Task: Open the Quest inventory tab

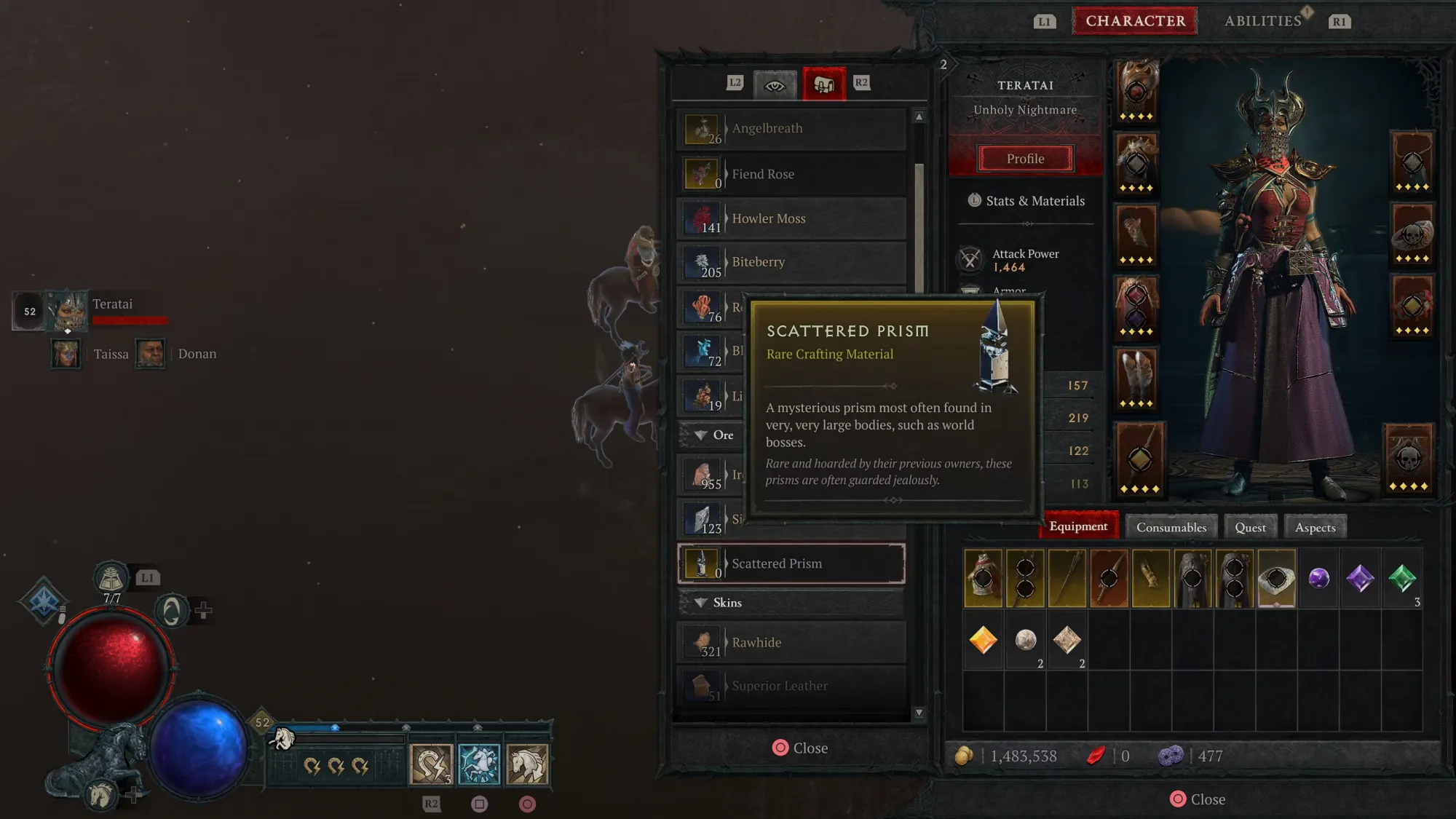Action: click(x=1249, y=527)
